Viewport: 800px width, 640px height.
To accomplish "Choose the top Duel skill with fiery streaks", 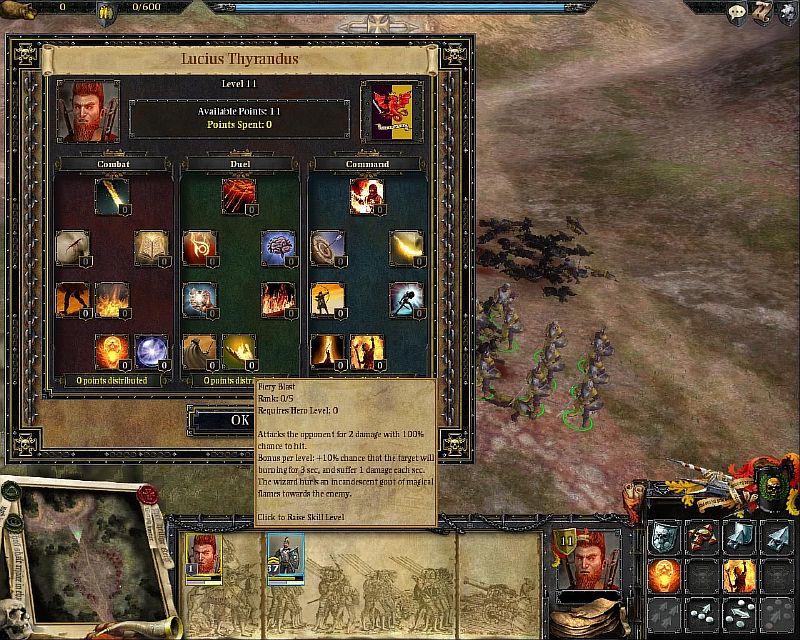I will tap(239, 196).
